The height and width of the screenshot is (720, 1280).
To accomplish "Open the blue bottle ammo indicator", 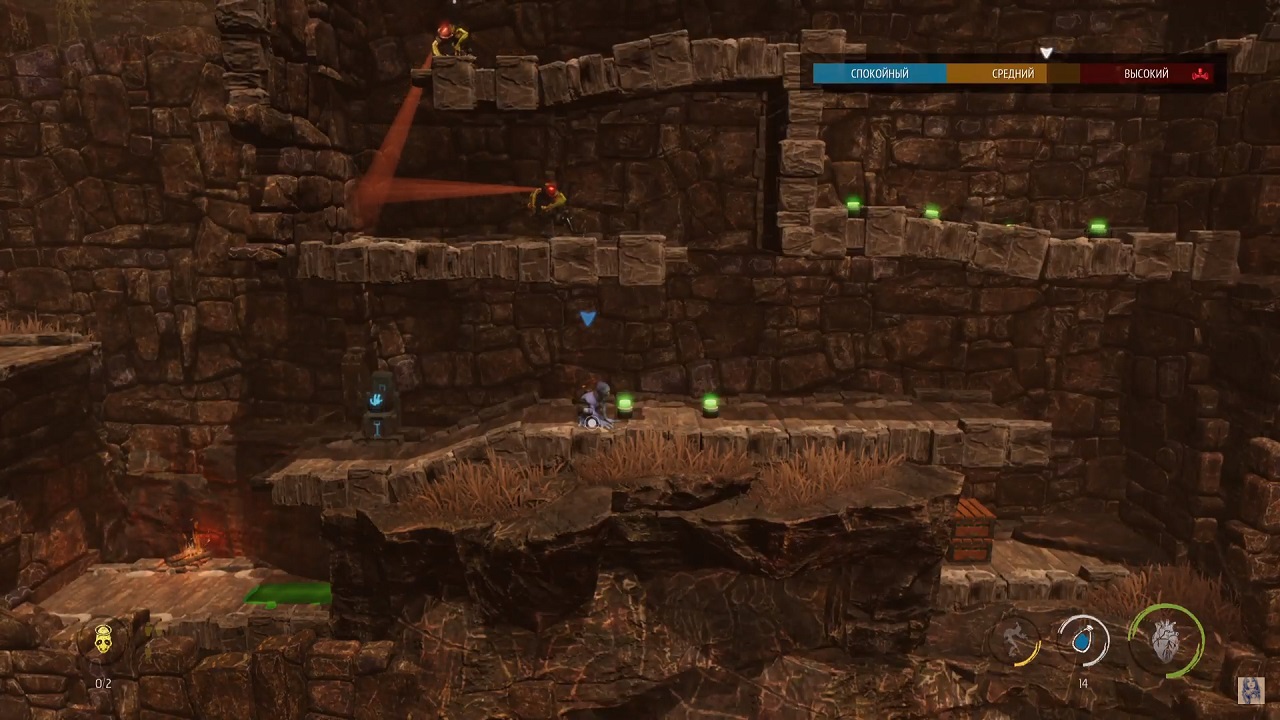I will point(1083,643).
